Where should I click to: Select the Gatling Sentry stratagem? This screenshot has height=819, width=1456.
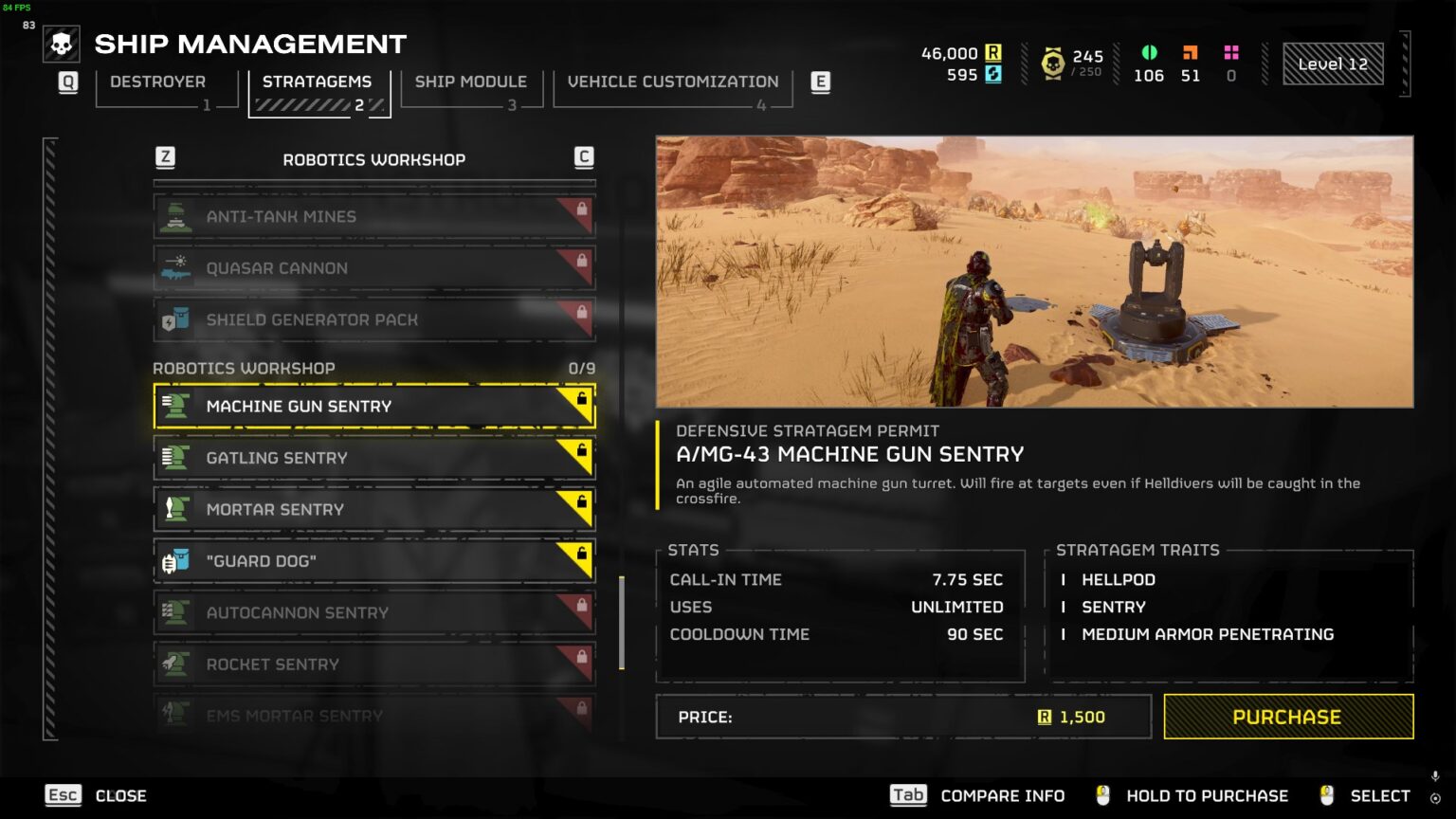[374, 458]
